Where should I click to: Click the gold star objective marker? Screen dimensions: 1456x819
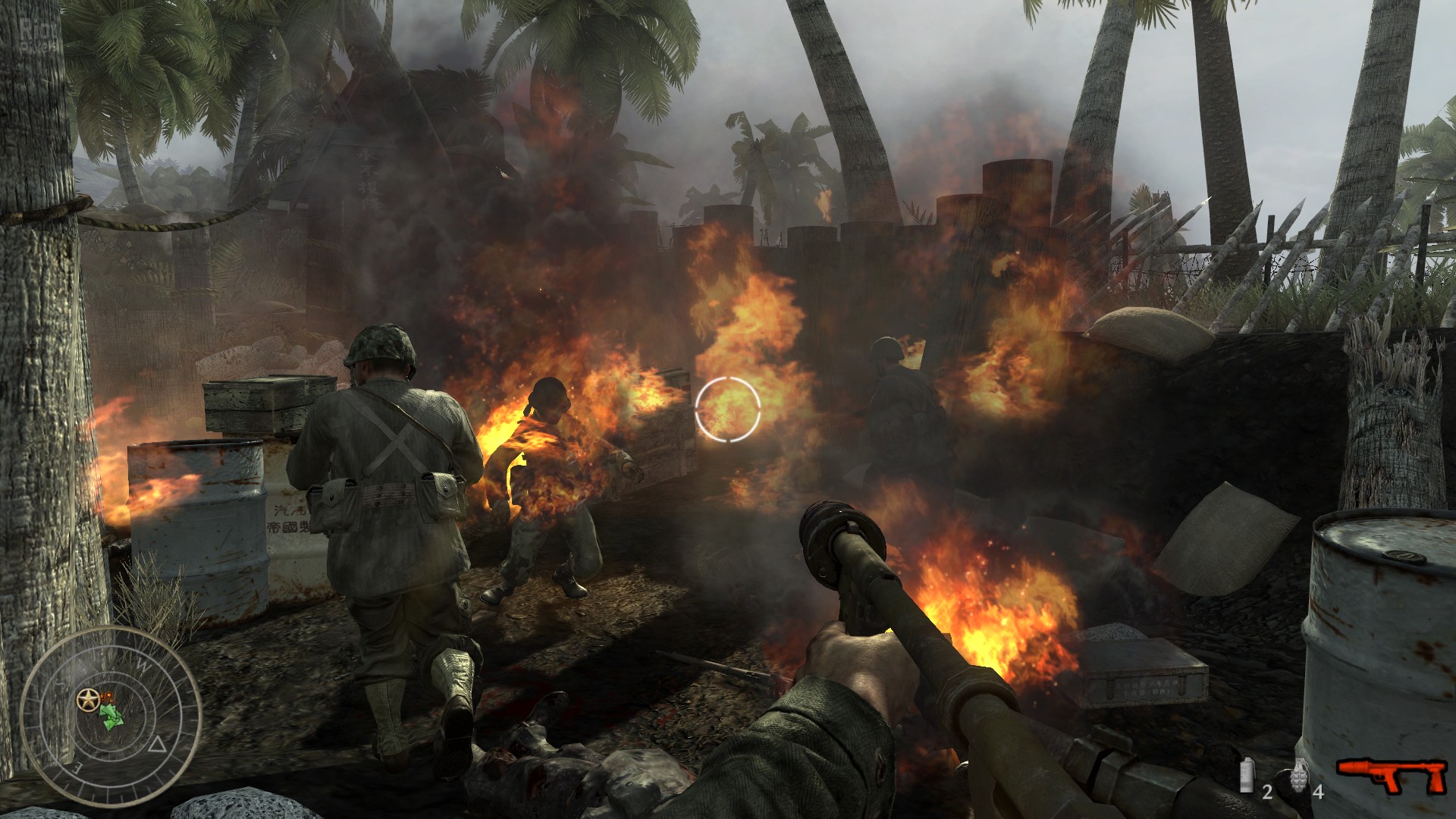pyautogui.click(x=87, y=698)
